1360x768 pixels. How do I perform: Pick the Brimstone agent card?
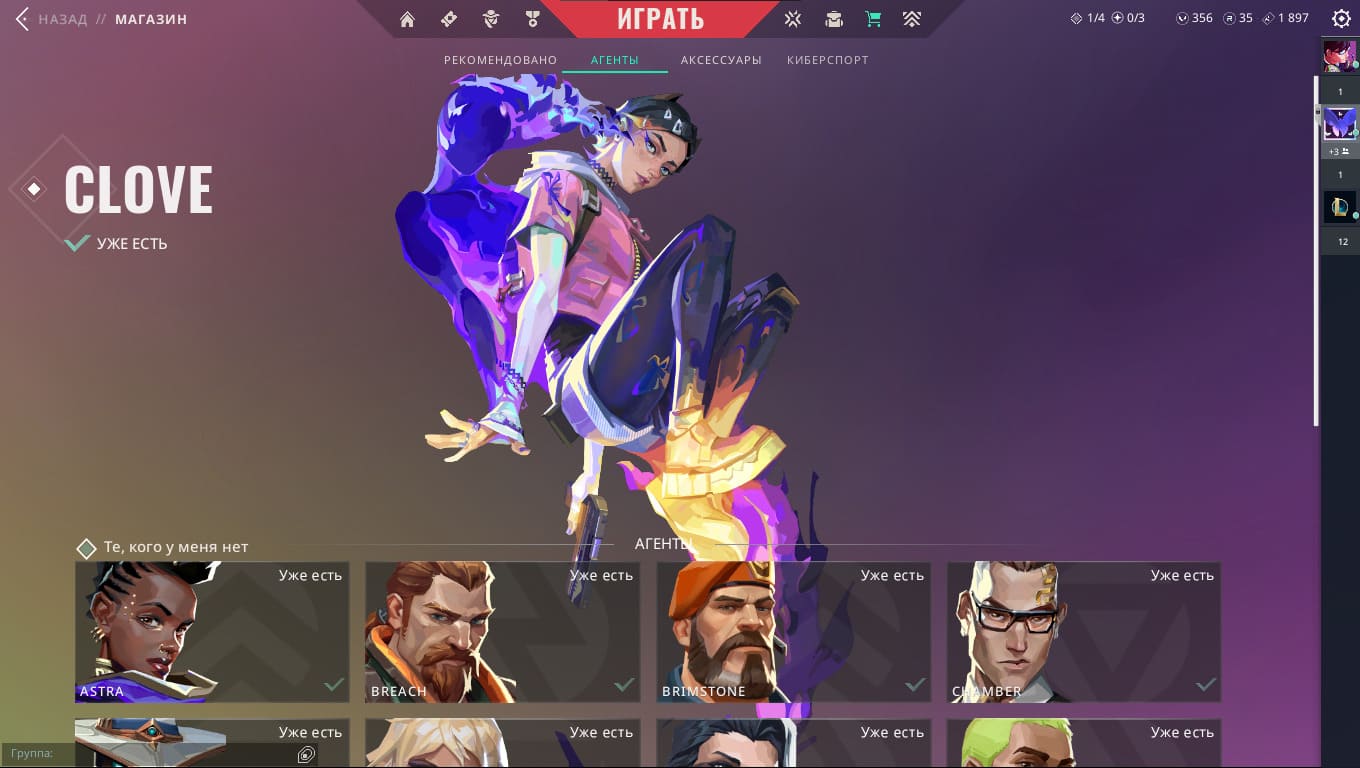(x=793, y=632)
